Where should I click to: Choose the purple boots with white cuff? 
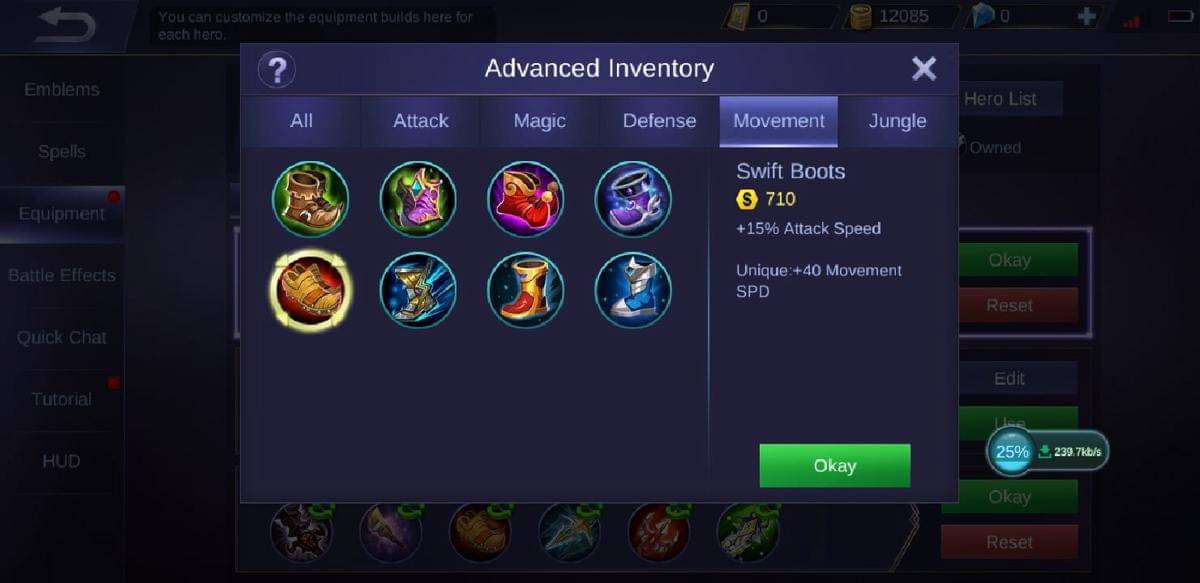(633, 199)
